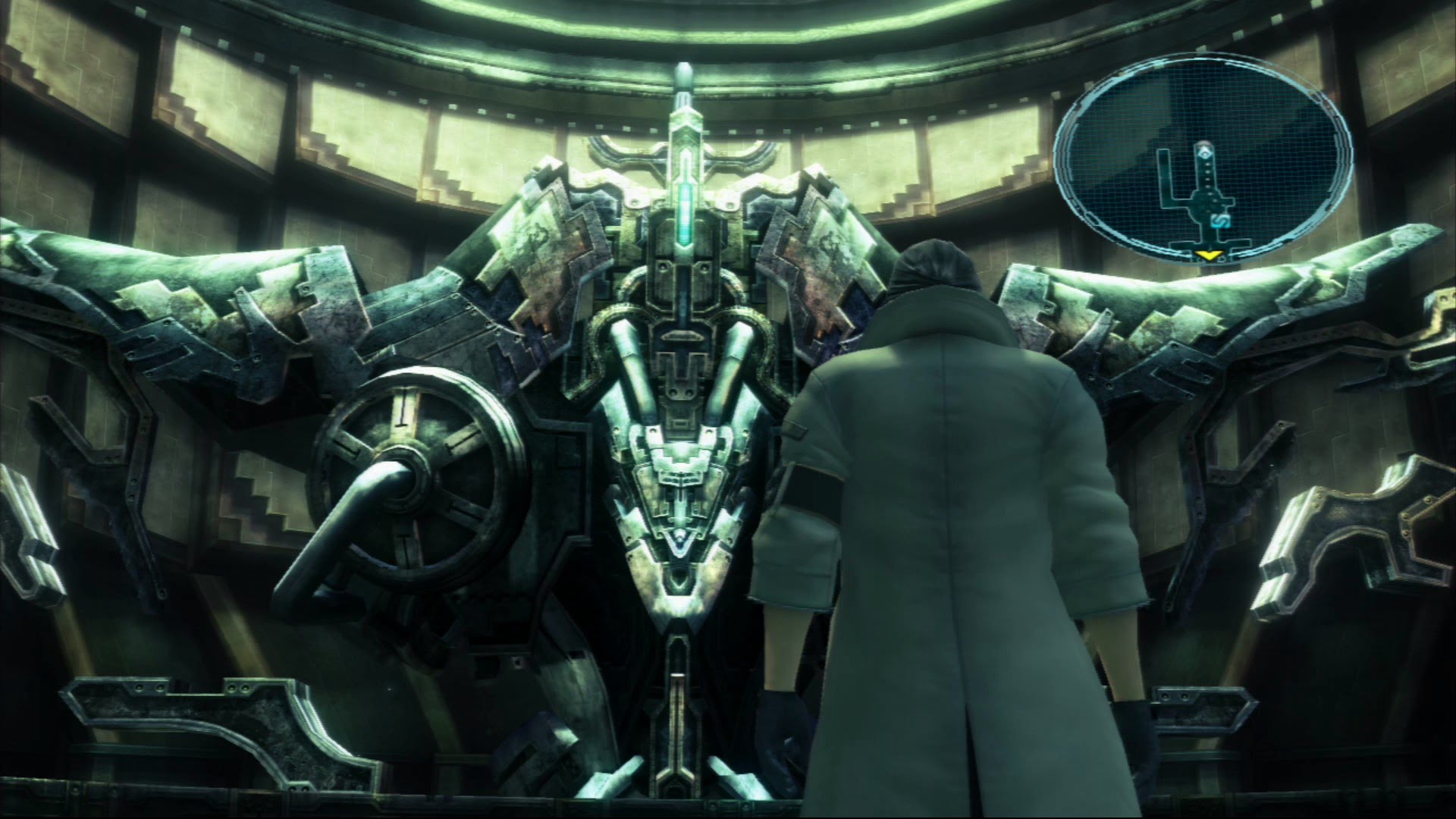1456x819 pixels.
Task: Select the blue S marker on the minimap
Action: pyautogui.click(x=1220, y=220)
